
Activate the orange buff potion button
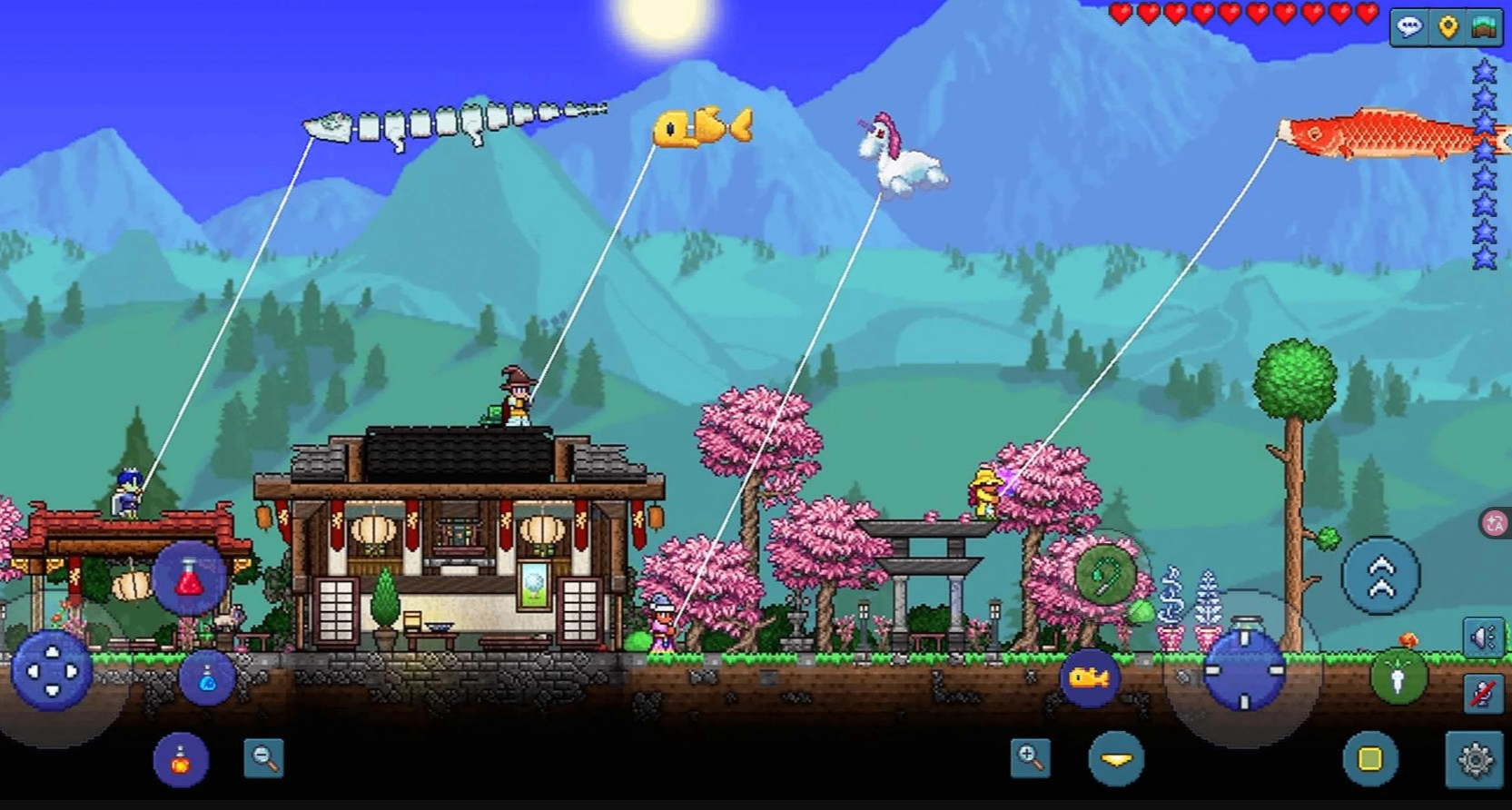coord(181,759)
